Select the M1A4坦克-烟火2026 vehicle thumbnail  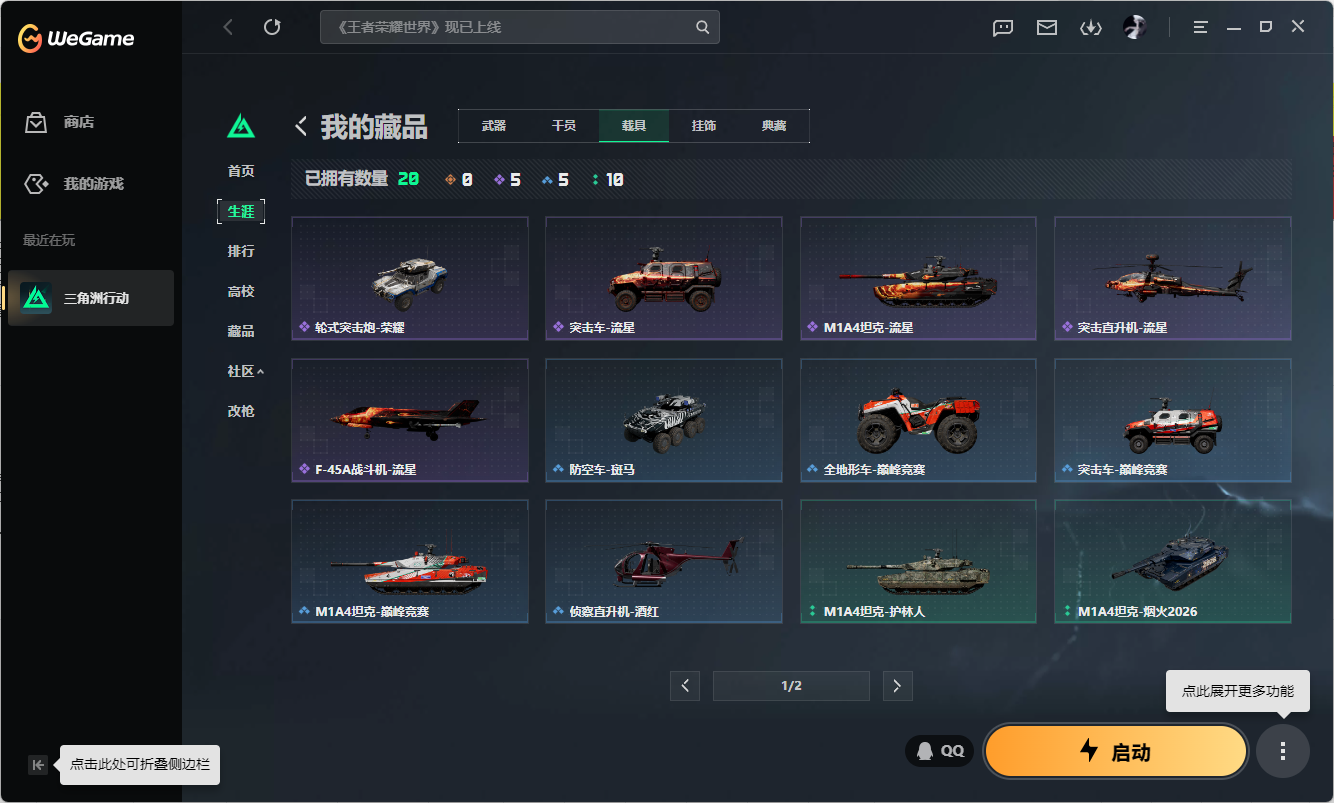pyautogui.click(x=1172, y=561)
